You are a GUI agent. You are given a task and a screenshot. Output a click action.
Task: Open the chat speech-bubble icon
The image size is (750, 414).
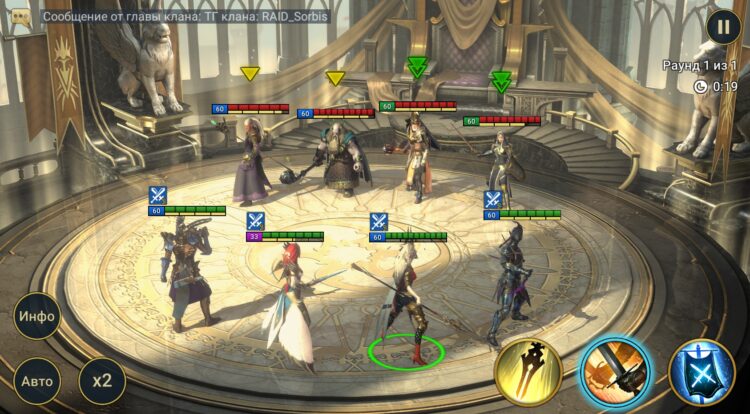(20, 18)
